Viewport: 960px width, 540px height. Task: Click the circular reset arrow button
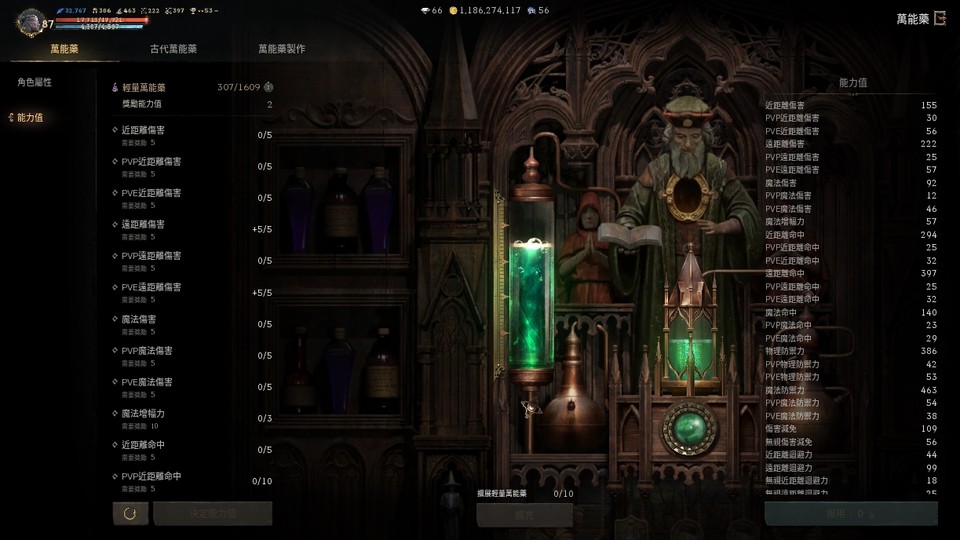130,514
